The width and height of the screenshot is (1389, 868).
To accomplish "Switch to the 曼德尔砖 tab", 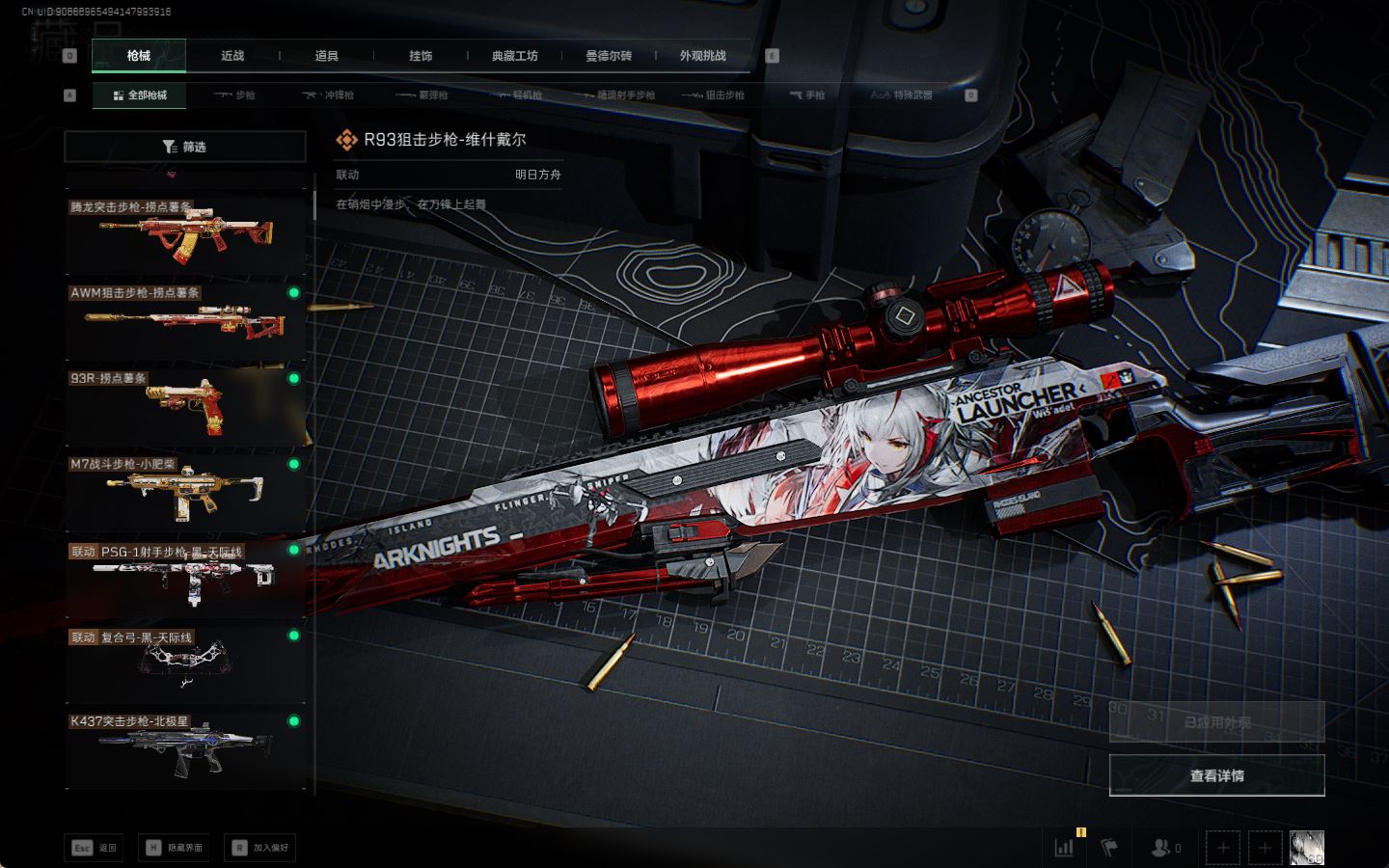I will 609,56.
